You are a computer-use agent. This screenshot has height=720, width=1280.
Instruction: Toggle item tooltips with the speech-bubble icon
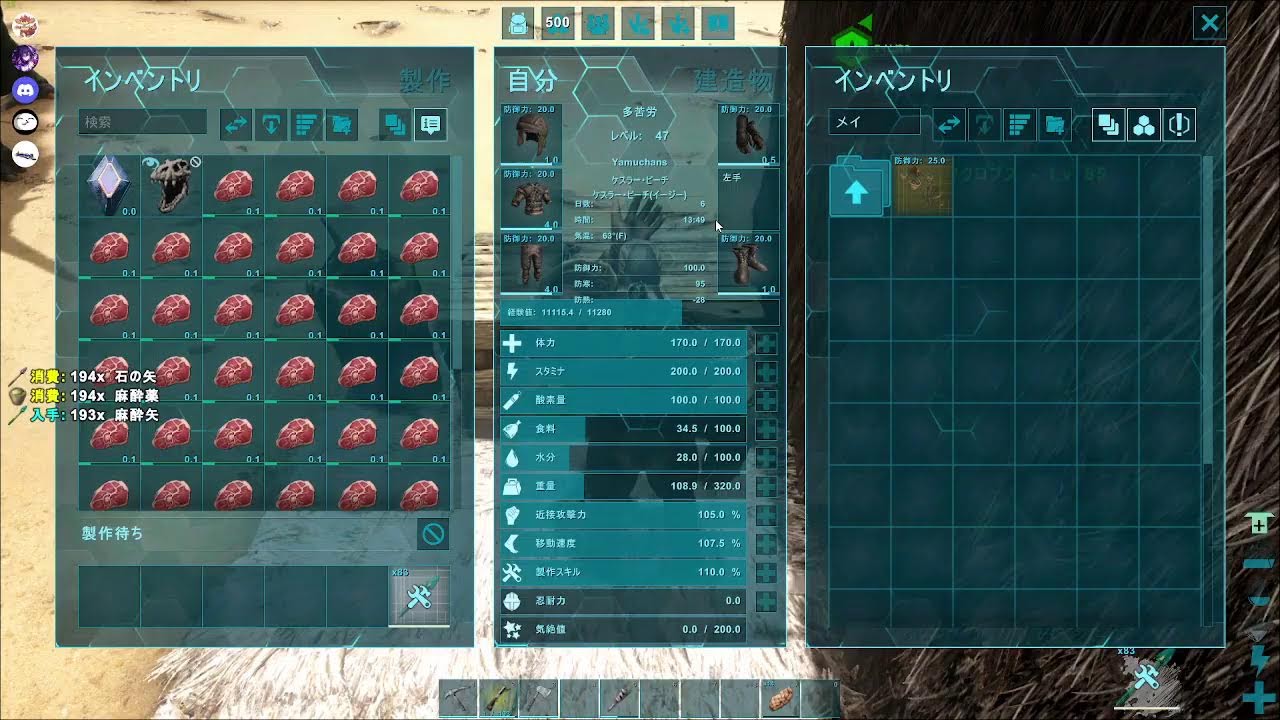pyautogui.click(x=431, y=125)
